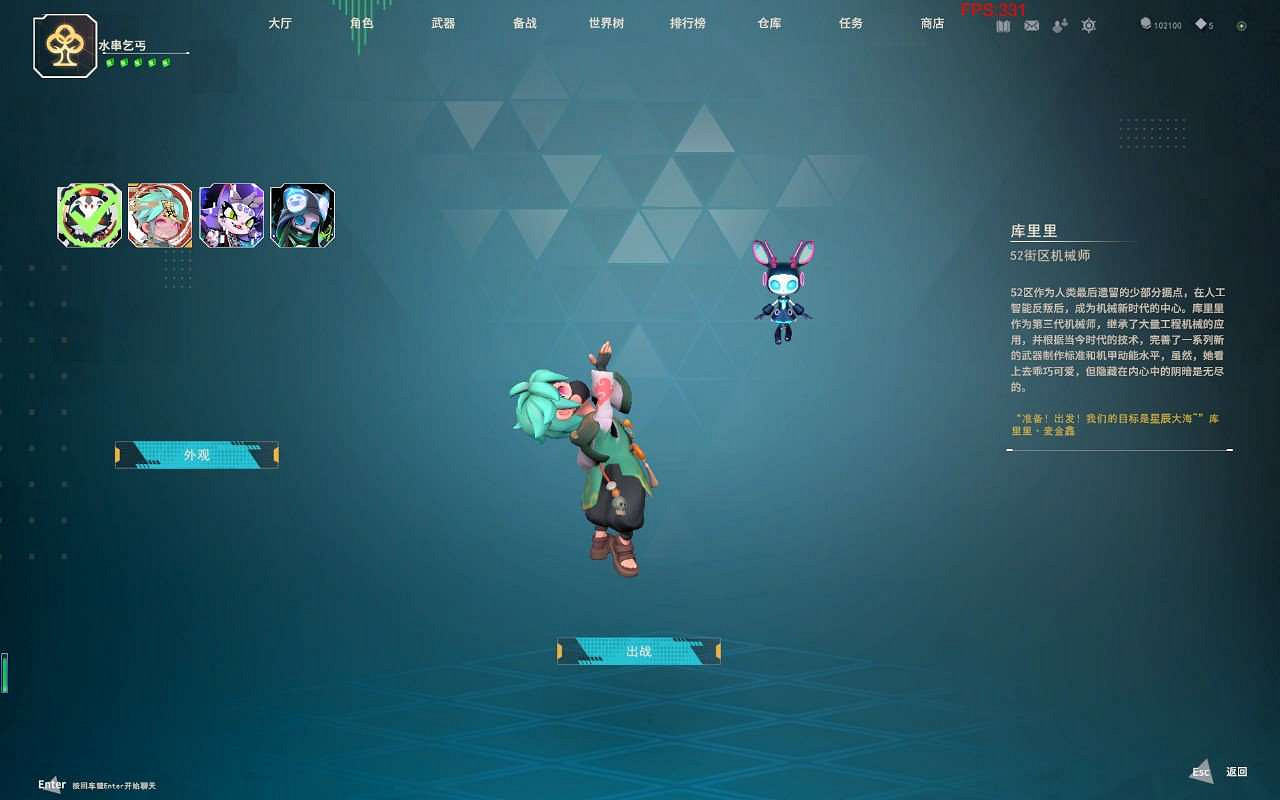Open the game settings gear icon
Image resolution: width=1280 pixels, height=800 pixels.
[x=1088, y=25]
